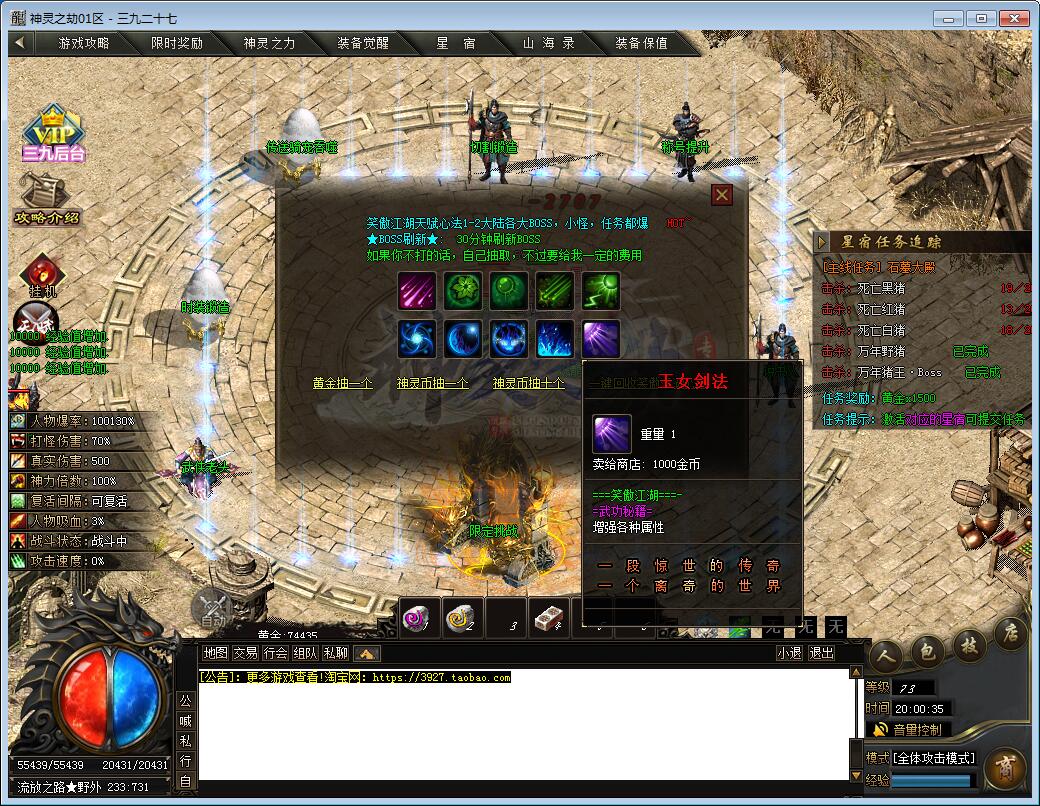Toggle 挂机 auto-battle icon

pos(43,277)
